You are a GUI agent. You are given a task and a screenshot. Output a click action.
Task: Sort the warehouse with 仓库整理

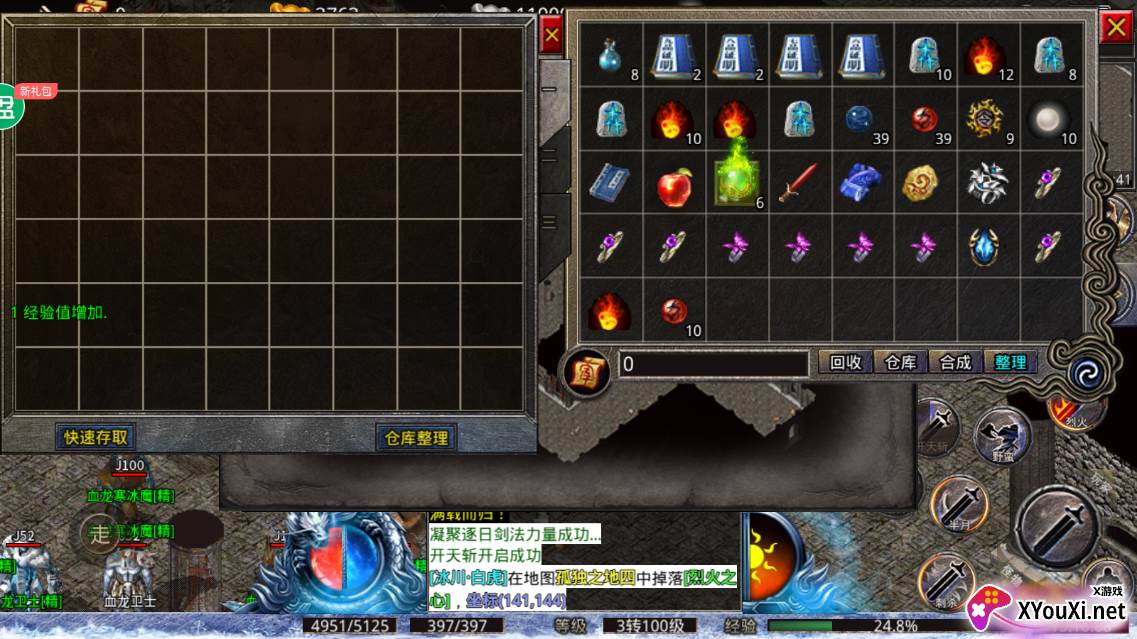(x=417, y=438)
